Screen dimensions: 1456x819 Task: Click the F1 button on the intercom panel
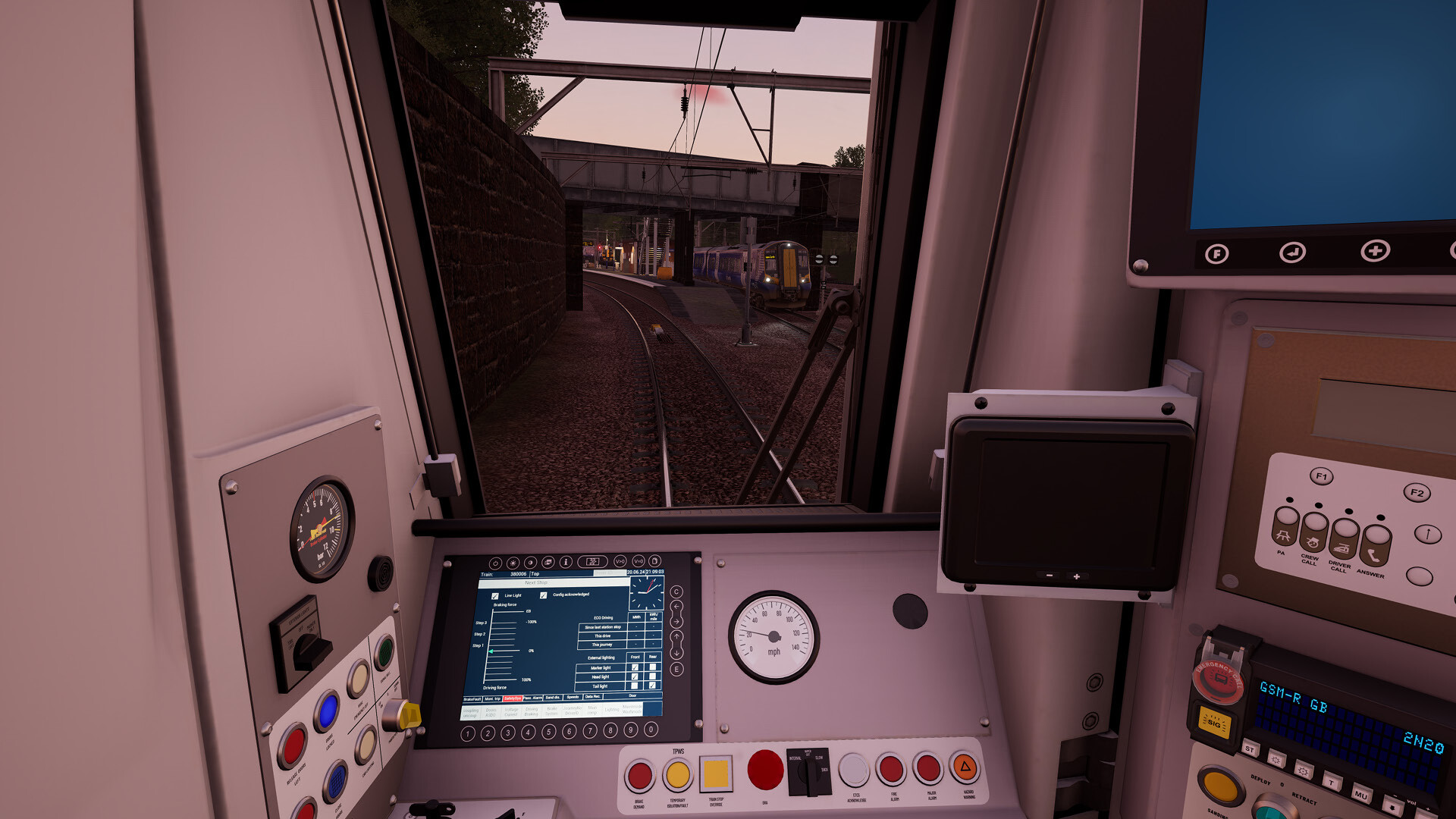click(1321, 476)
